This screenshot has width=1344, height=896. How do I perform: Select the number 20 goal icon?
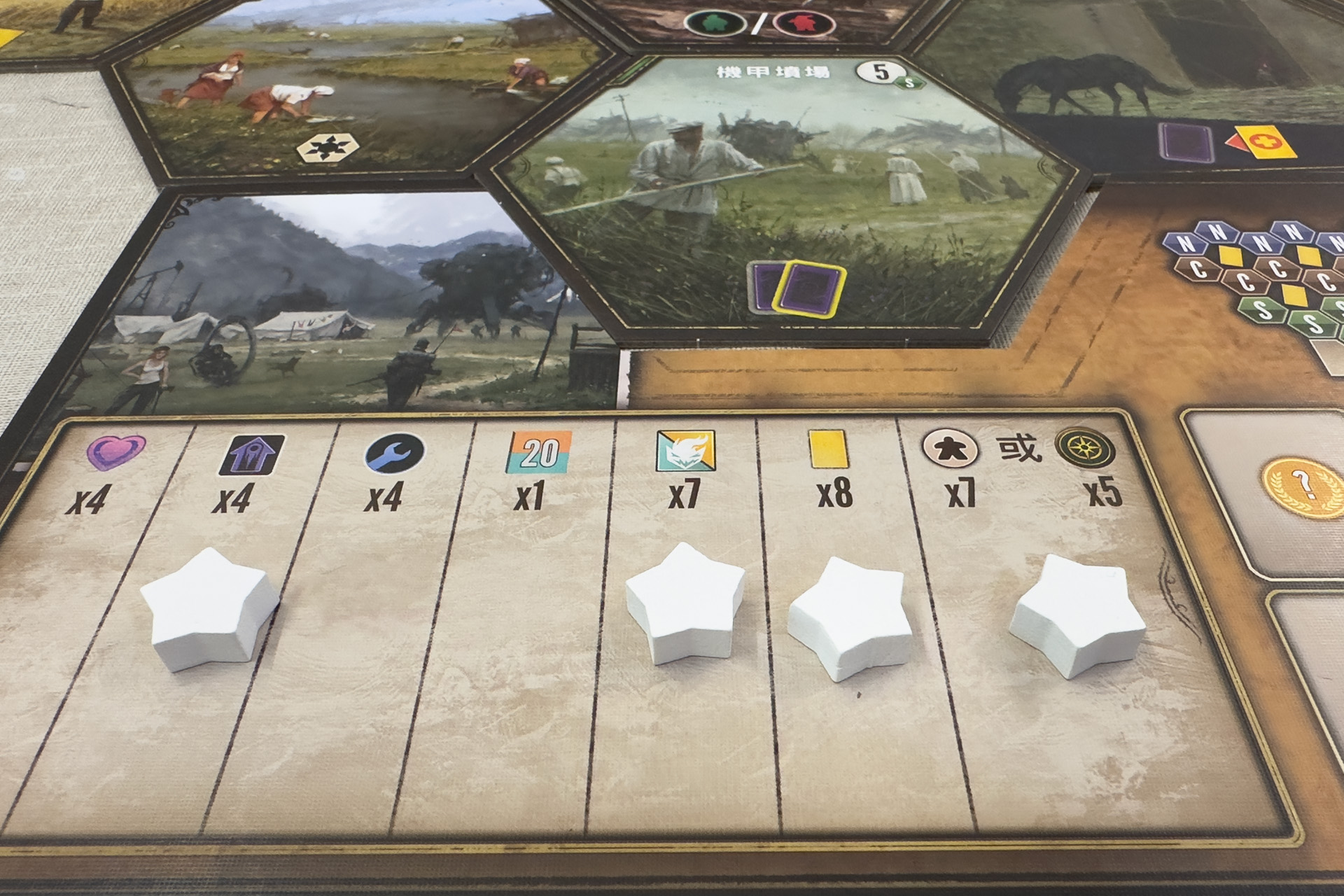(538, 451)
